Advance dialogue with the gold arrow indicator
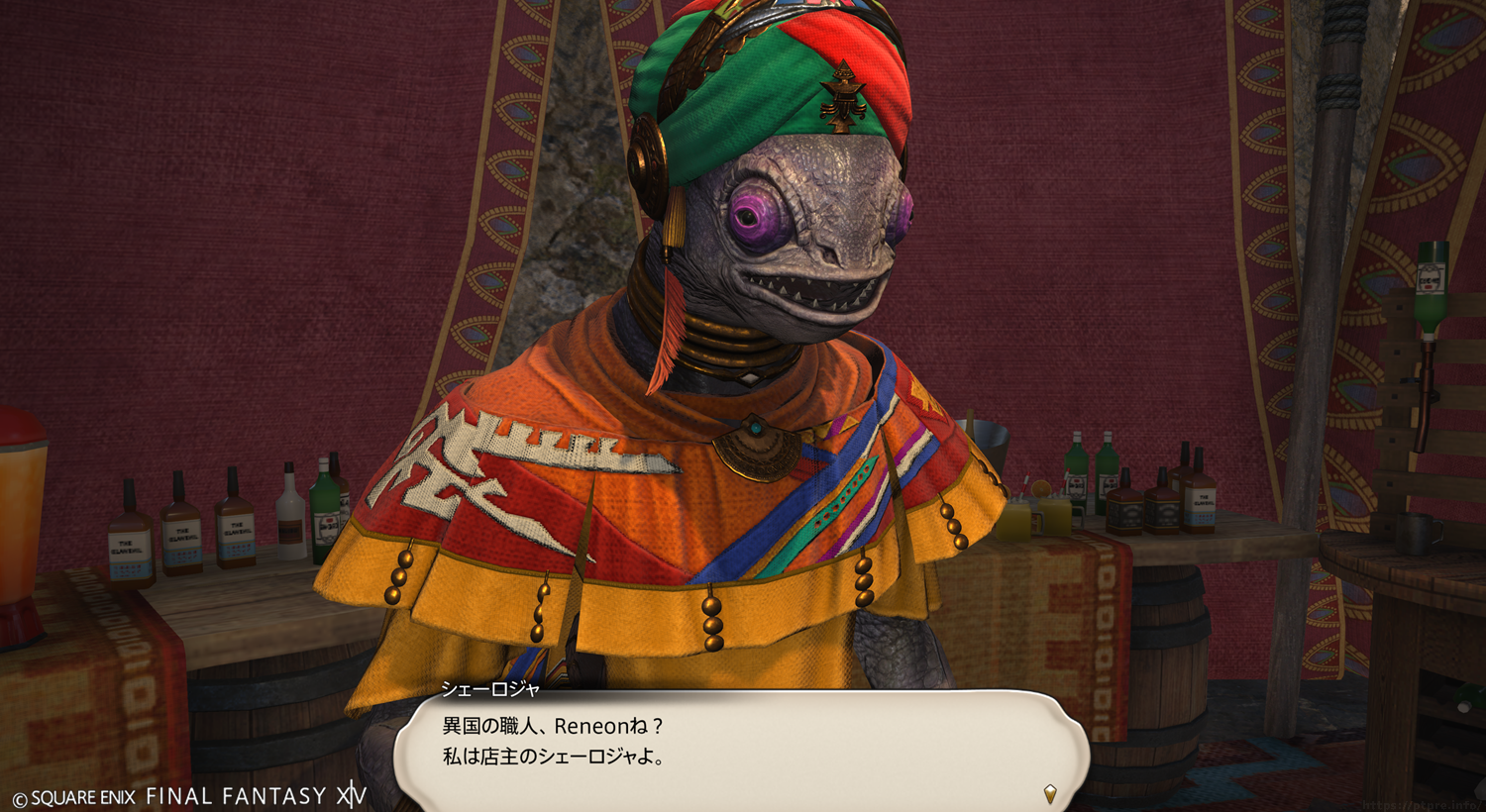The height and width of the screenshot is (812, 1486). coord(1050,793)
